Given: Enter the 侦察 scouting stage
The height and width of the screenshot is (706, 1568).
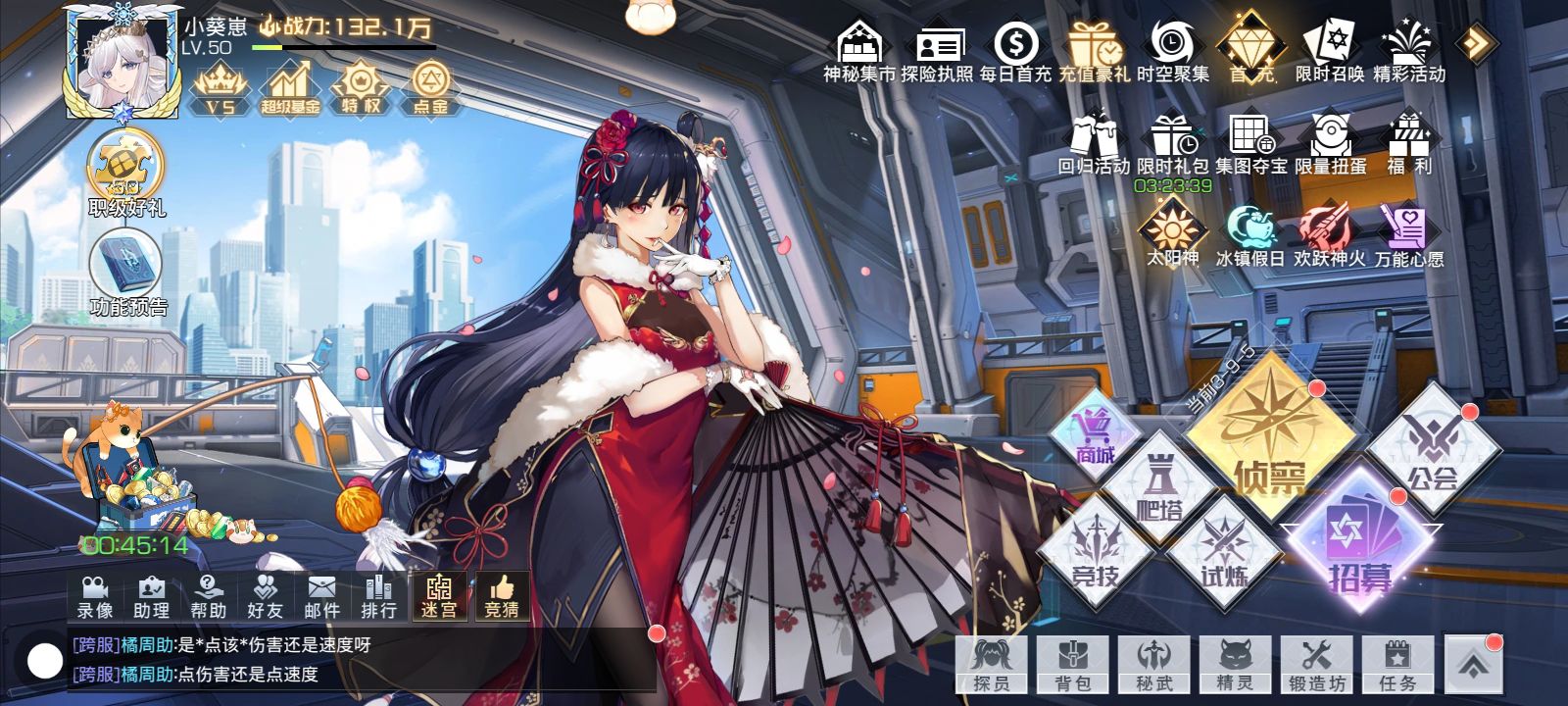Looking at the screenshot, I should (x=1270, y=441).
